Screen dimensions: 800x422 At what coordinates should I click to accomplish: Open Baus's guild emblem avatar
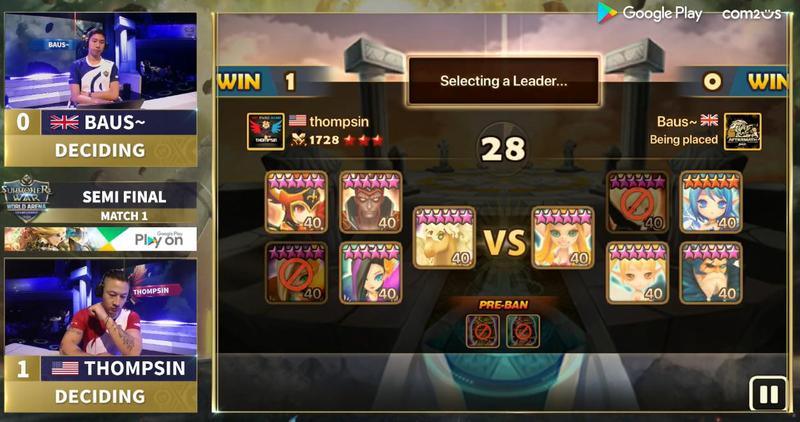coord(742,131)
